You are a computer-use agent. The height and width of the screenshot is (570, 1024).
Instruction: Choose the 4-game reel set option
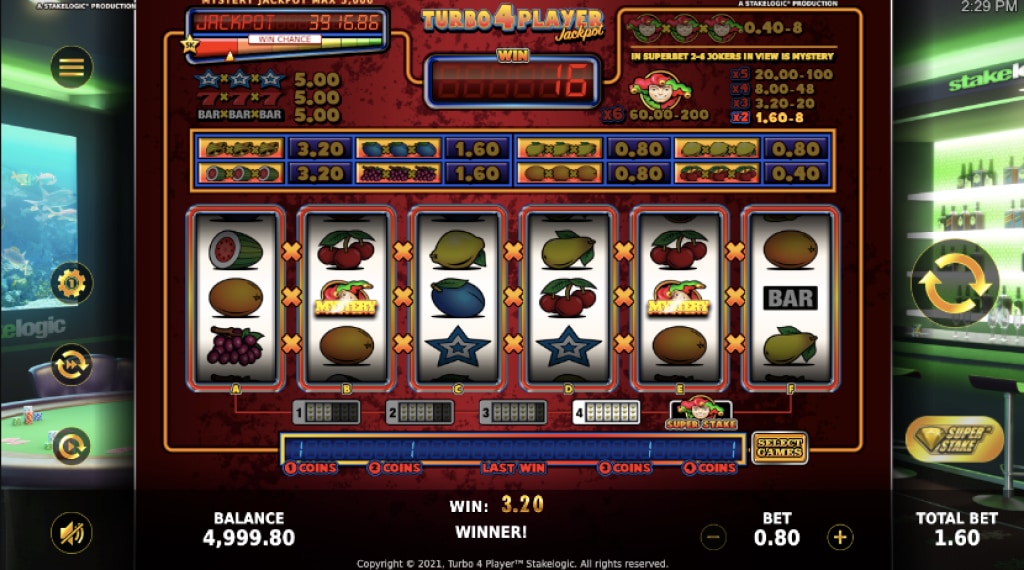(606, 412)
